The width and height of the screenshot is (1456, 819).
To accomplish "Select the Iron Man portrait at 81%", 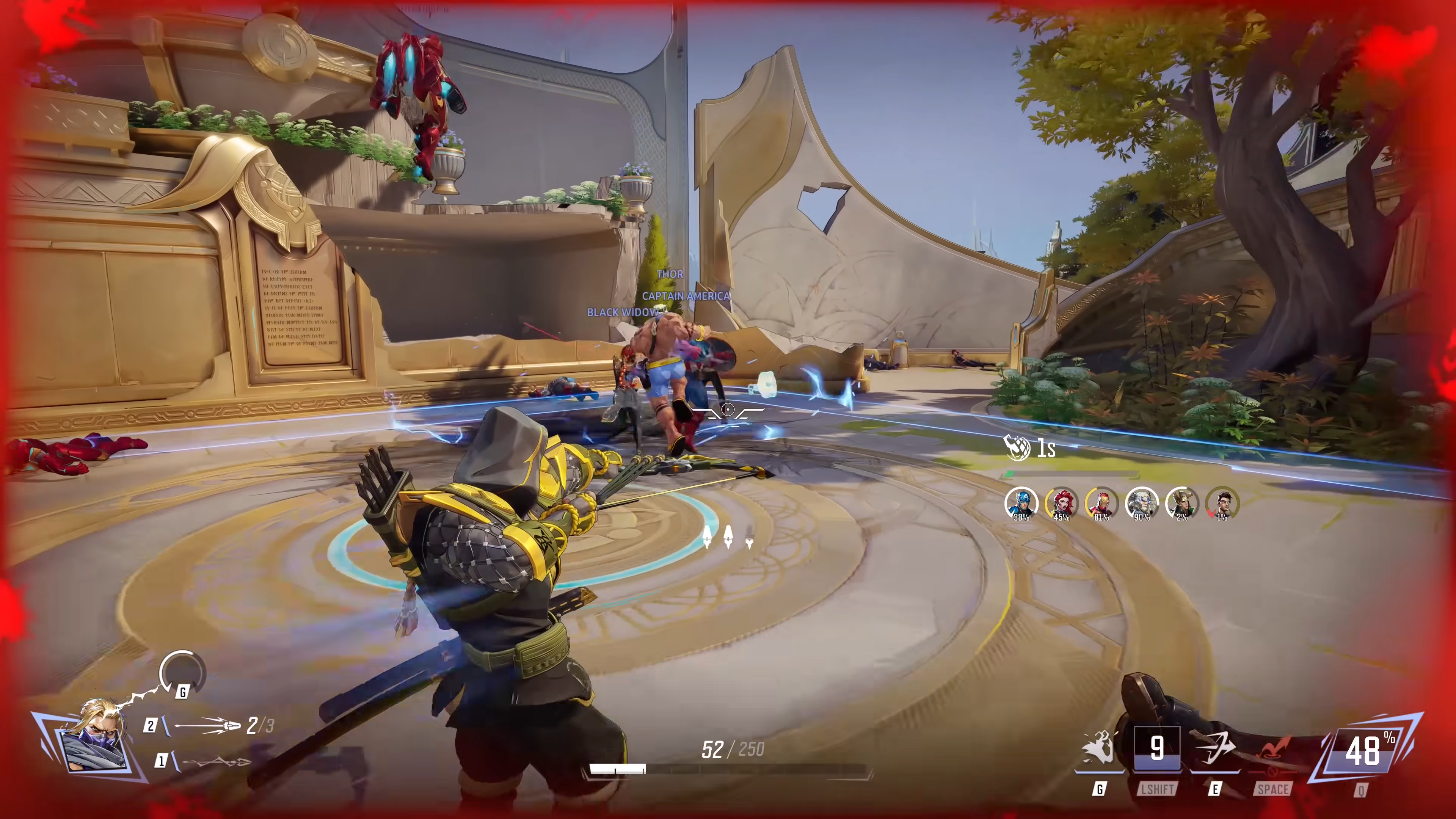I will click(x=1101, y=502).
